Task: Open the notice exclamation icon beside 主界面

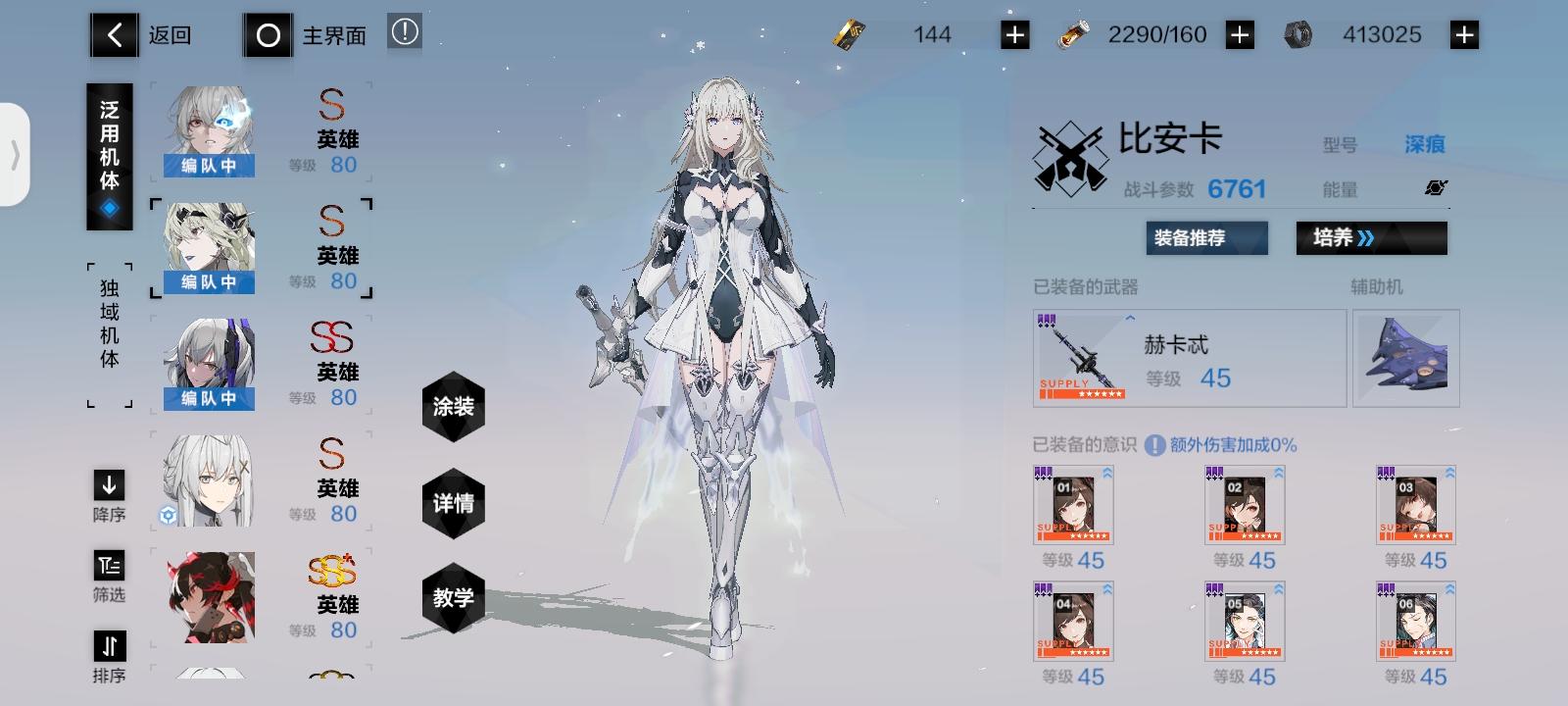Action: coord(405,31)
